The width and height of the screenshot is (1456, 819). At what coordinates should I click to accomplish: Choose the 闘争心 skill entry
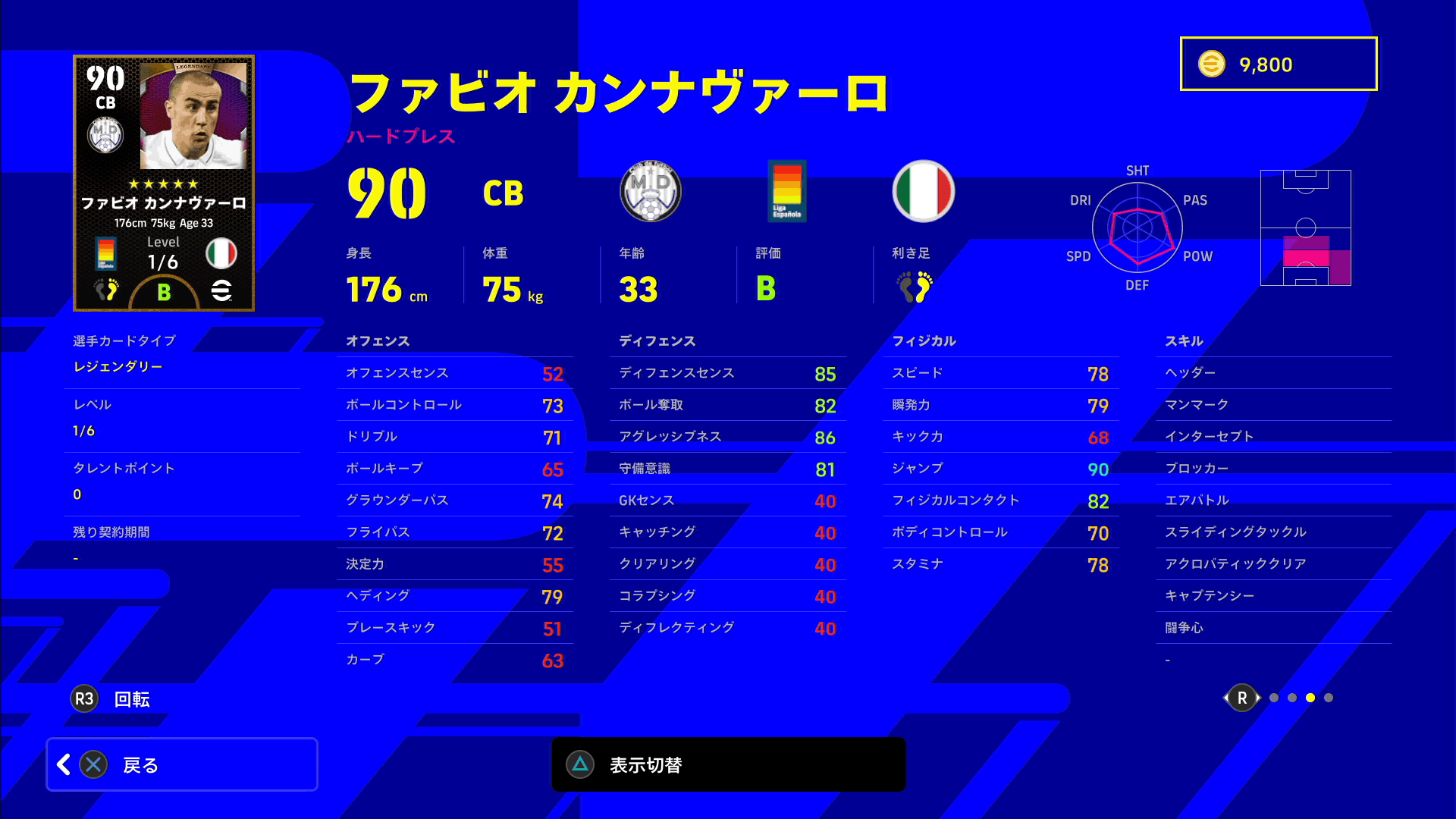[1272, 628]
